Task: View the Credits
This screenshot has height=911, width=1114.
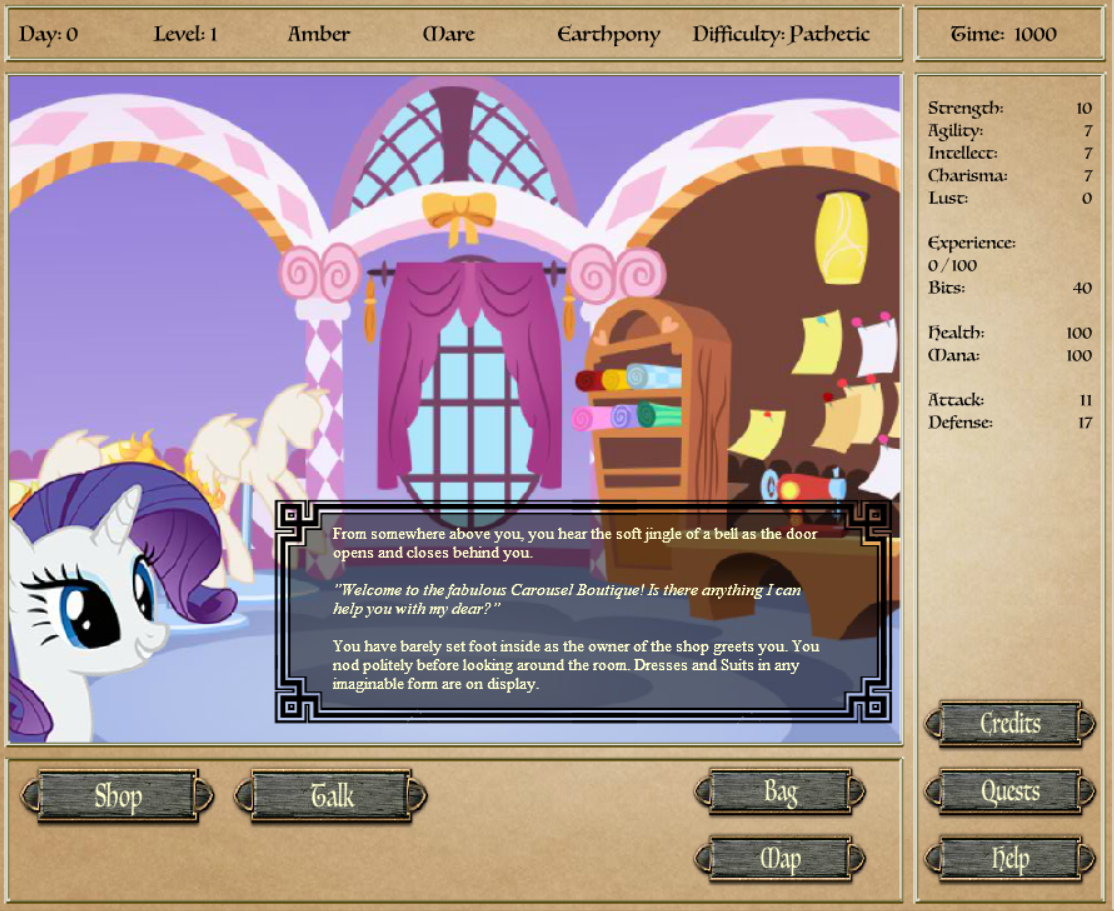Action: tap(1010, 724)
